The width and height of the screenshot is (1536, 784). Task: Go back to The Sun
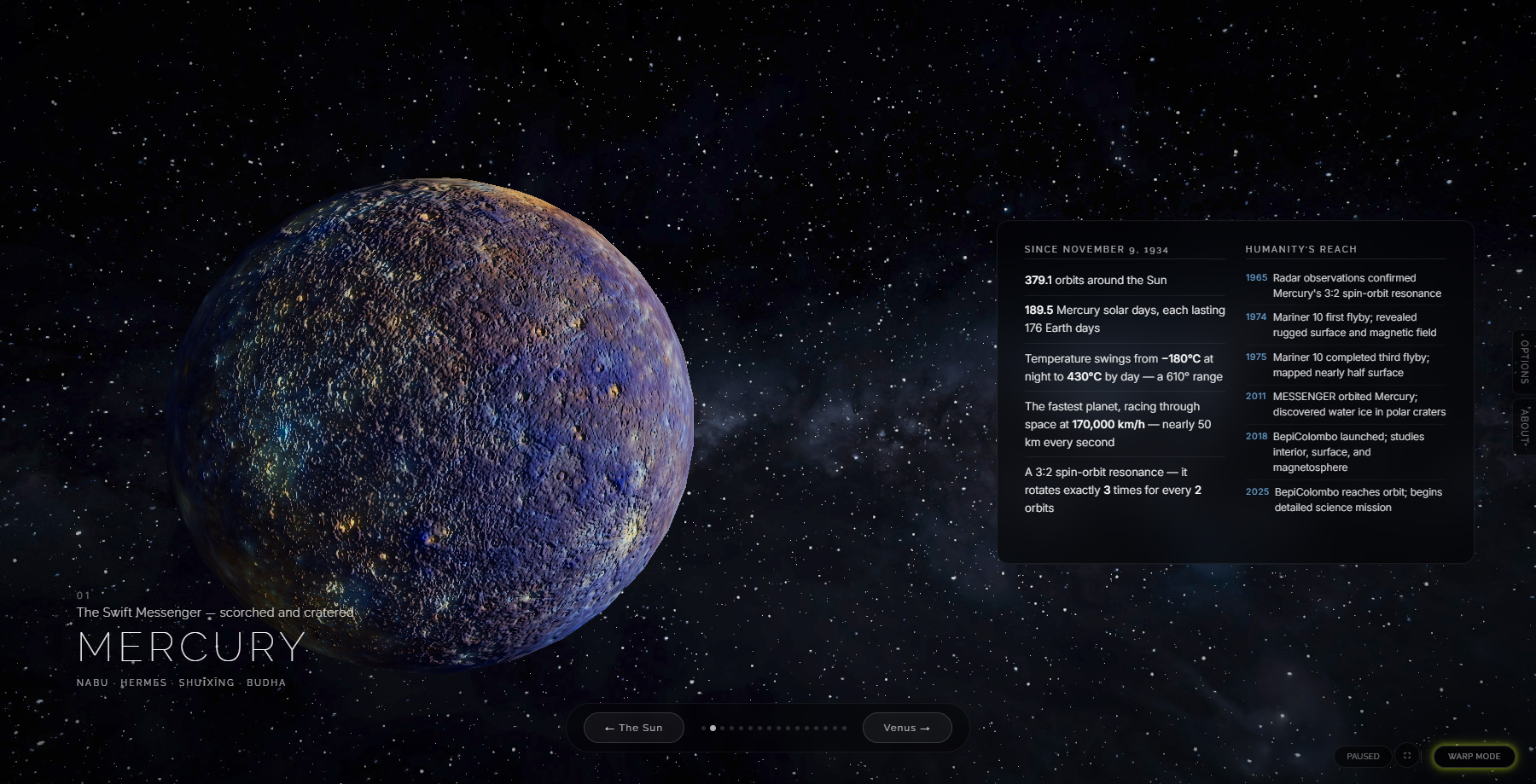pos(632,728)
